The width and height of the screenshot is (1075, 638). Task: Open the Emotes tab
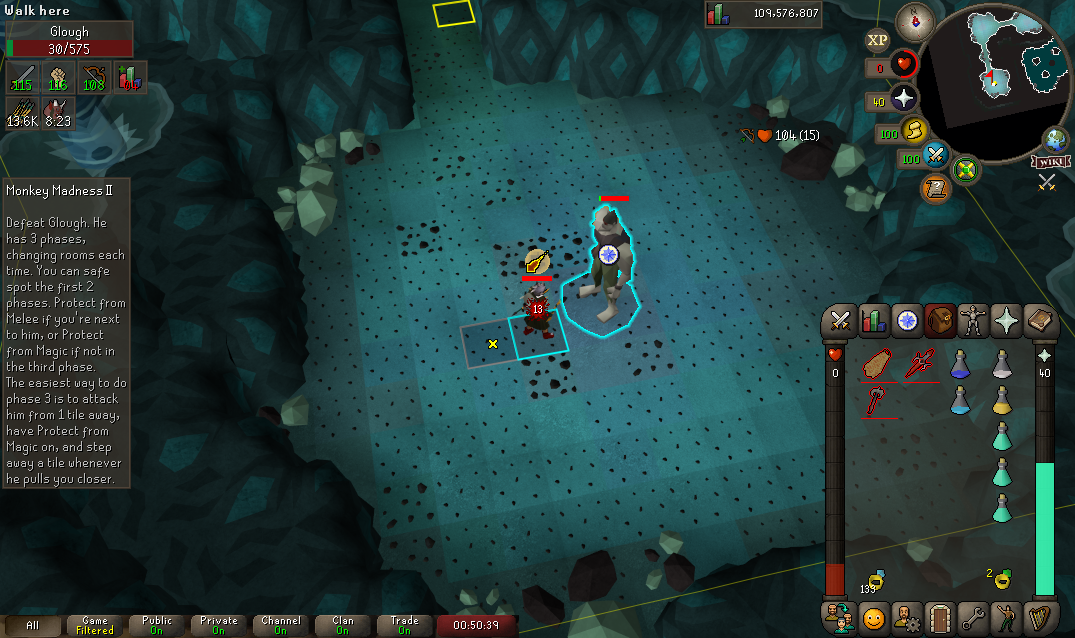pyautogui.click(x=1006, y=616)
